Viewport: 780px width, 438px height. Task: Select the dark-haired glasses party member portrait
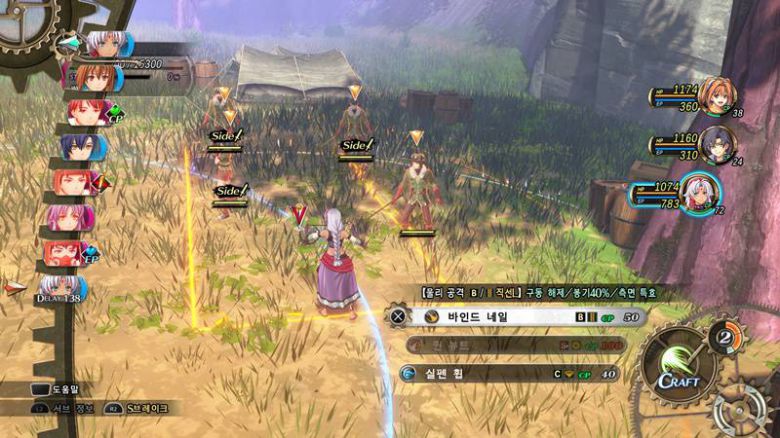716,145
